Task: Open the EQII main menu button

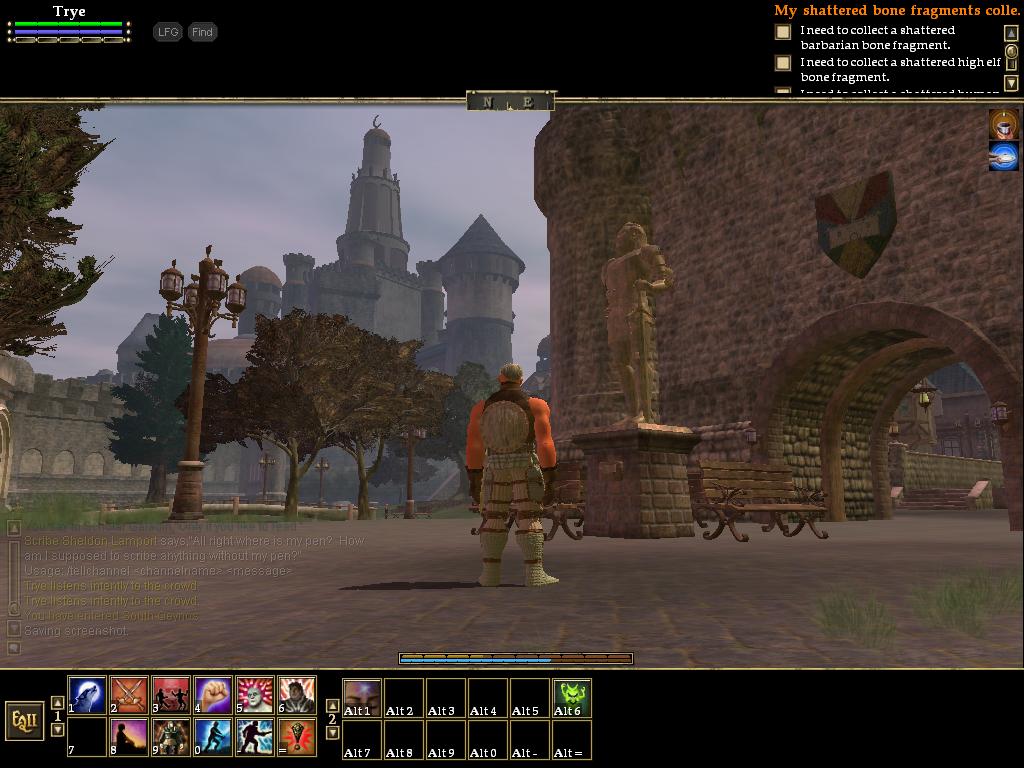Action: click(x=24, y=720)
